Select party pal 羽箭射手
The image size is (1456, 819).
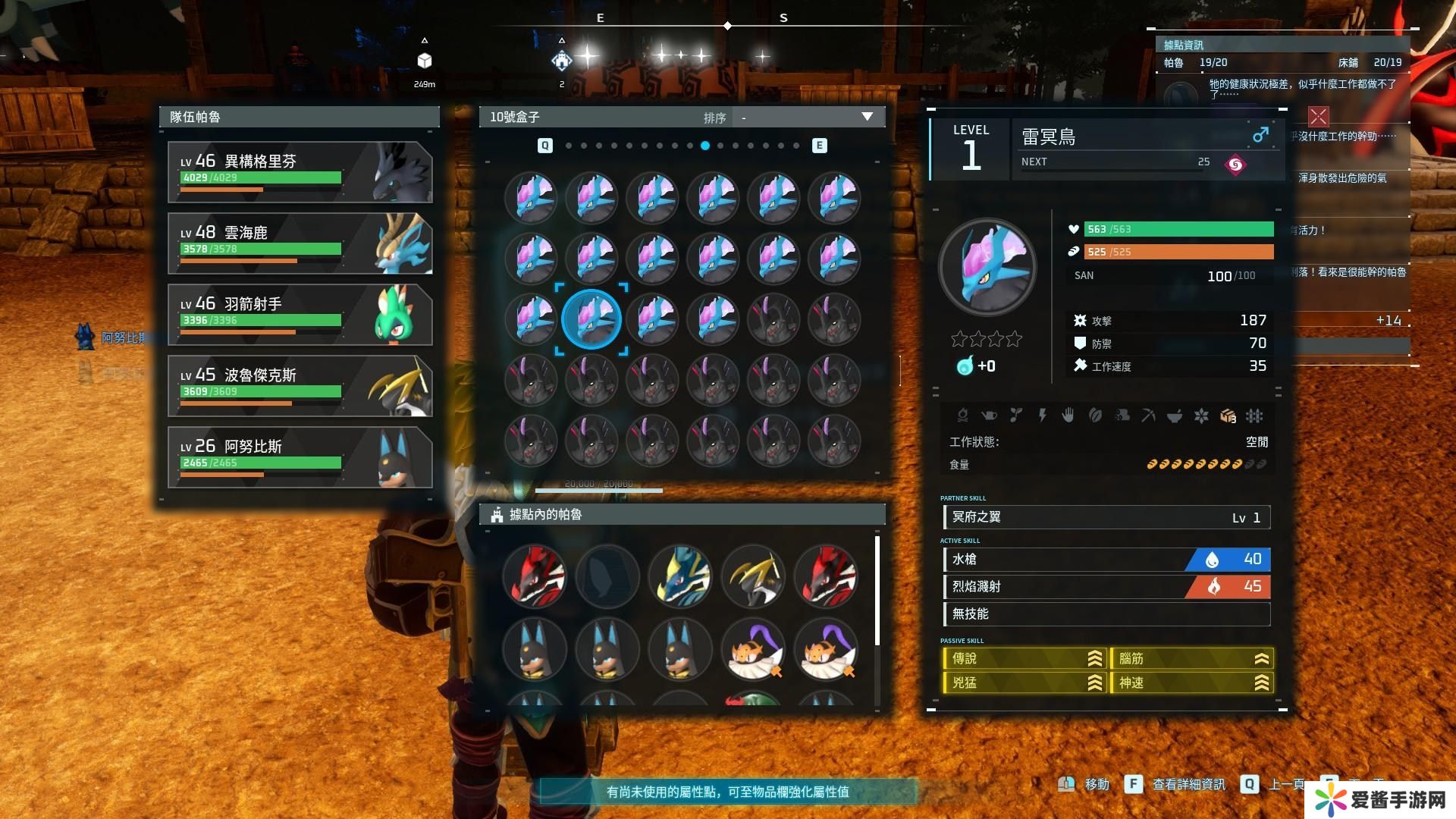pos(300,315)
